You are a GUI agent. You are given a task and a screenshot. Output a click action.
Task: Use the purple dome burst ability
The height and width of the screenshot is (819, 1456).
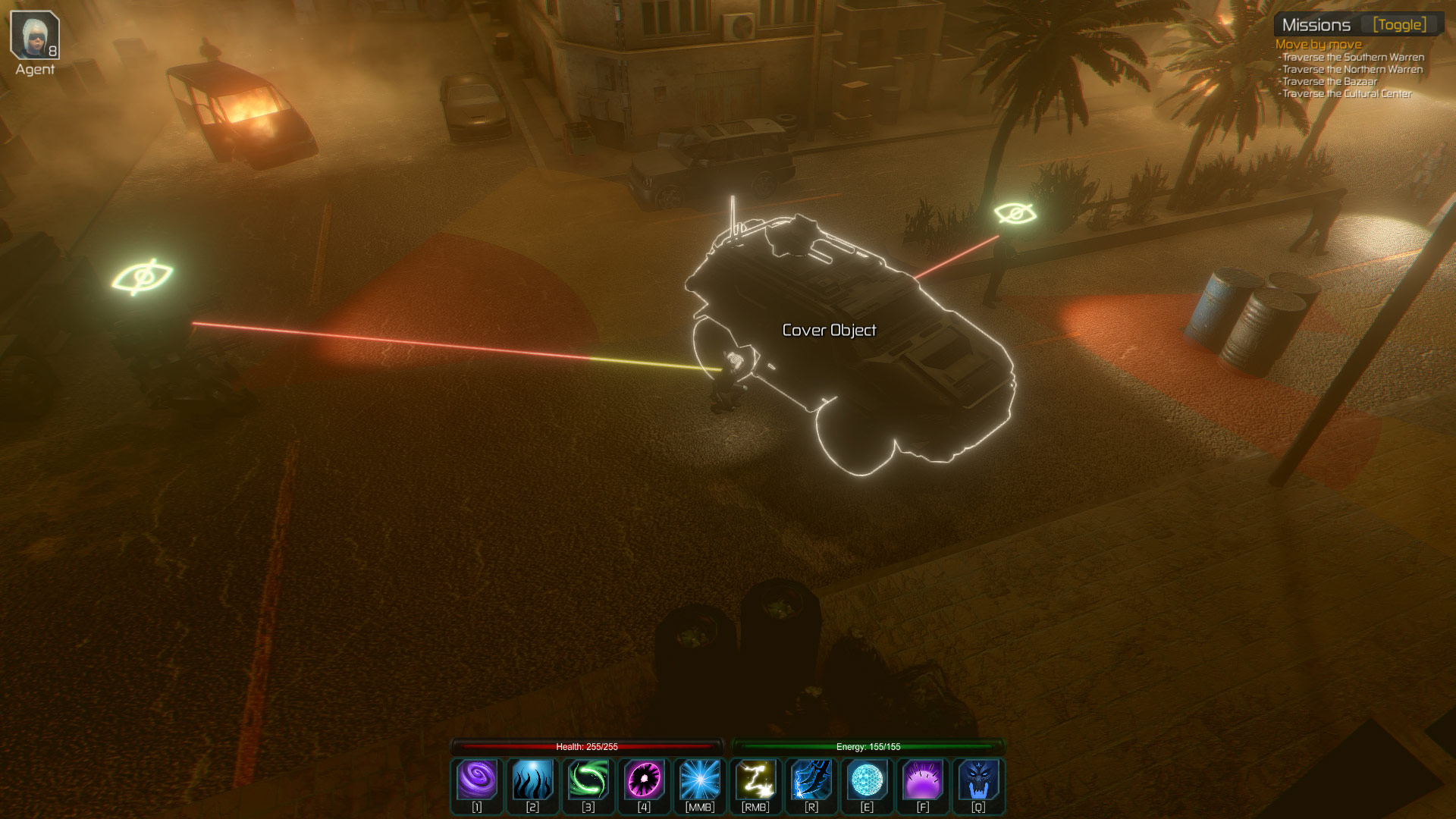tap(923, 780)
